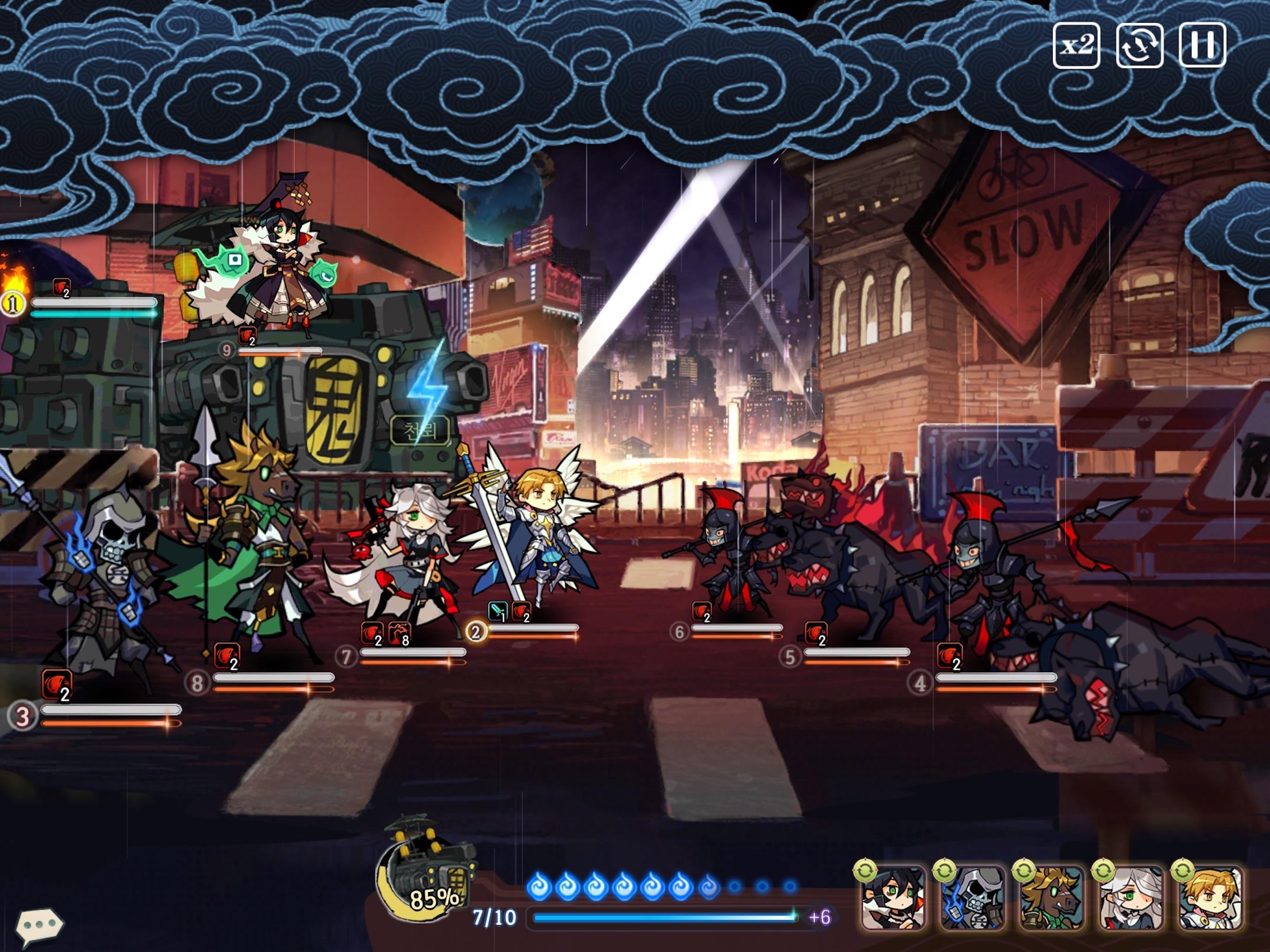This screenshot has width=1270, height=952.
Task: Toggle the x2 battle speed button
Action: (x=1076, y=46)
